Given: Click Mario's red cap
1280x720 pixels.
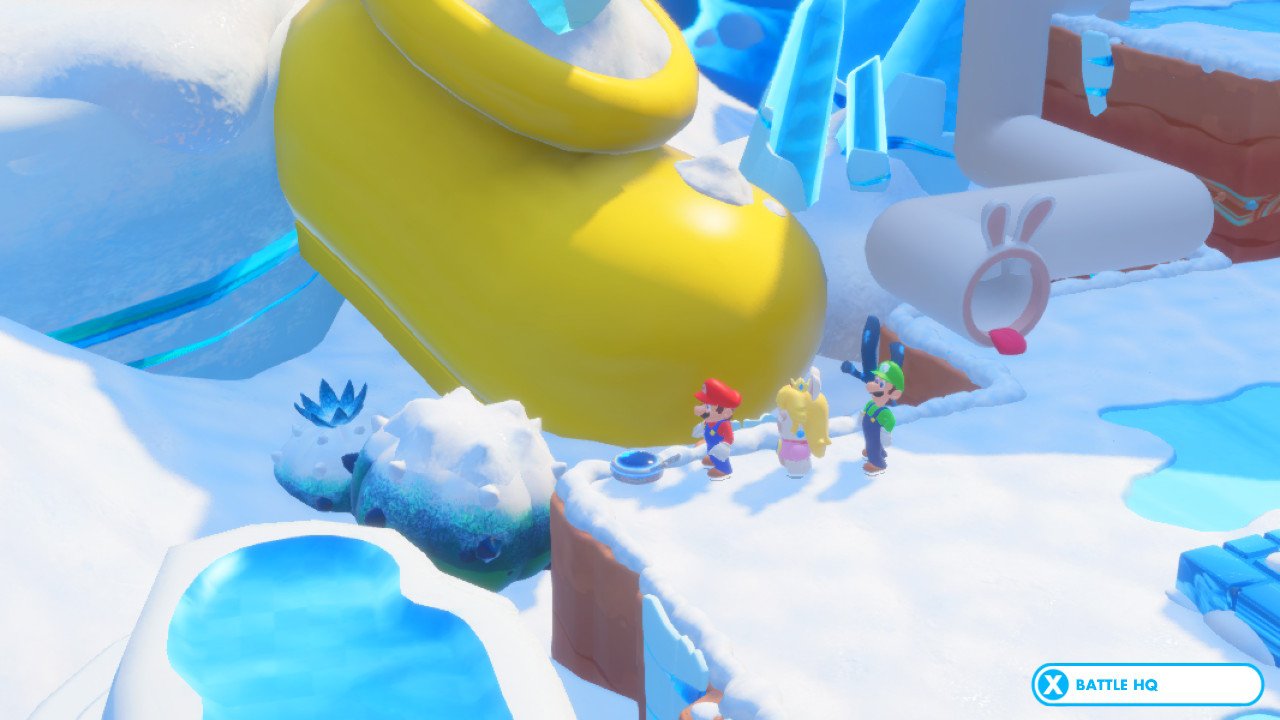Looking at the screenshot, I should [719, 393].
